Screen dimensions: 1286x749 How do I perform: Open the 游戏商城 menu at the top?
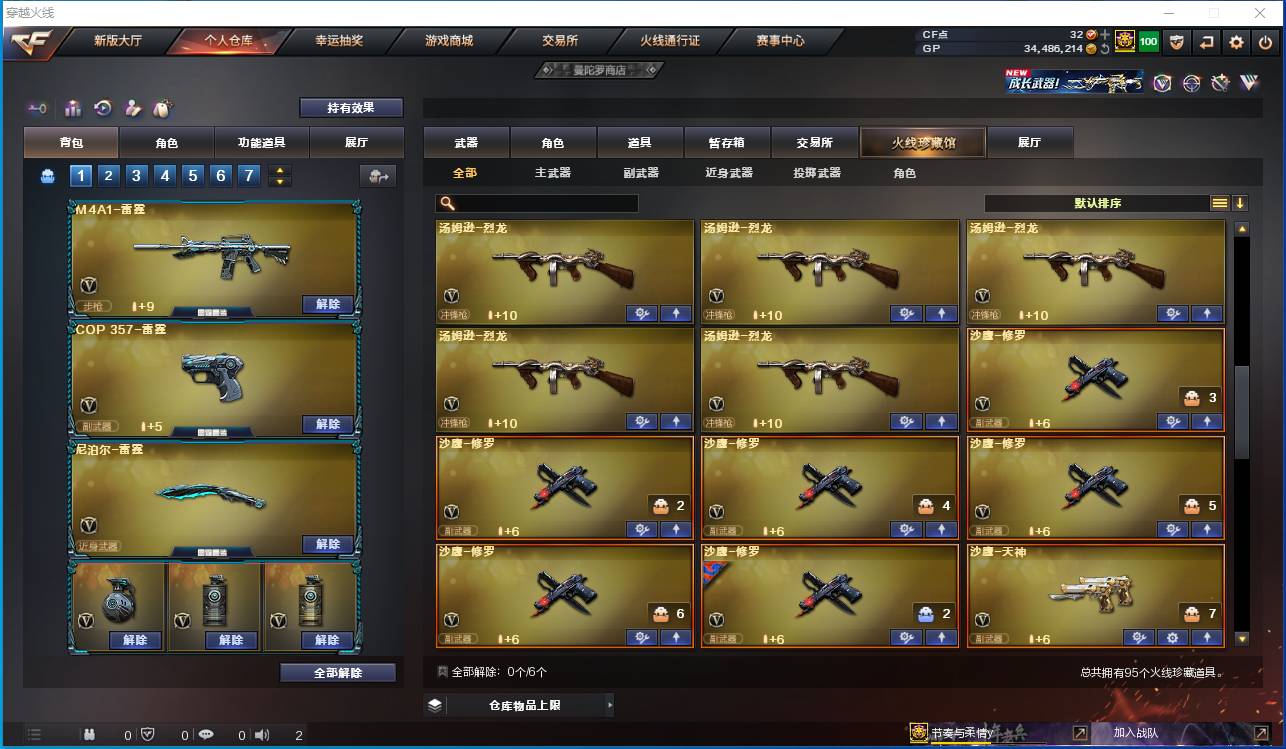pyautogui.click(x=449, y=41)
